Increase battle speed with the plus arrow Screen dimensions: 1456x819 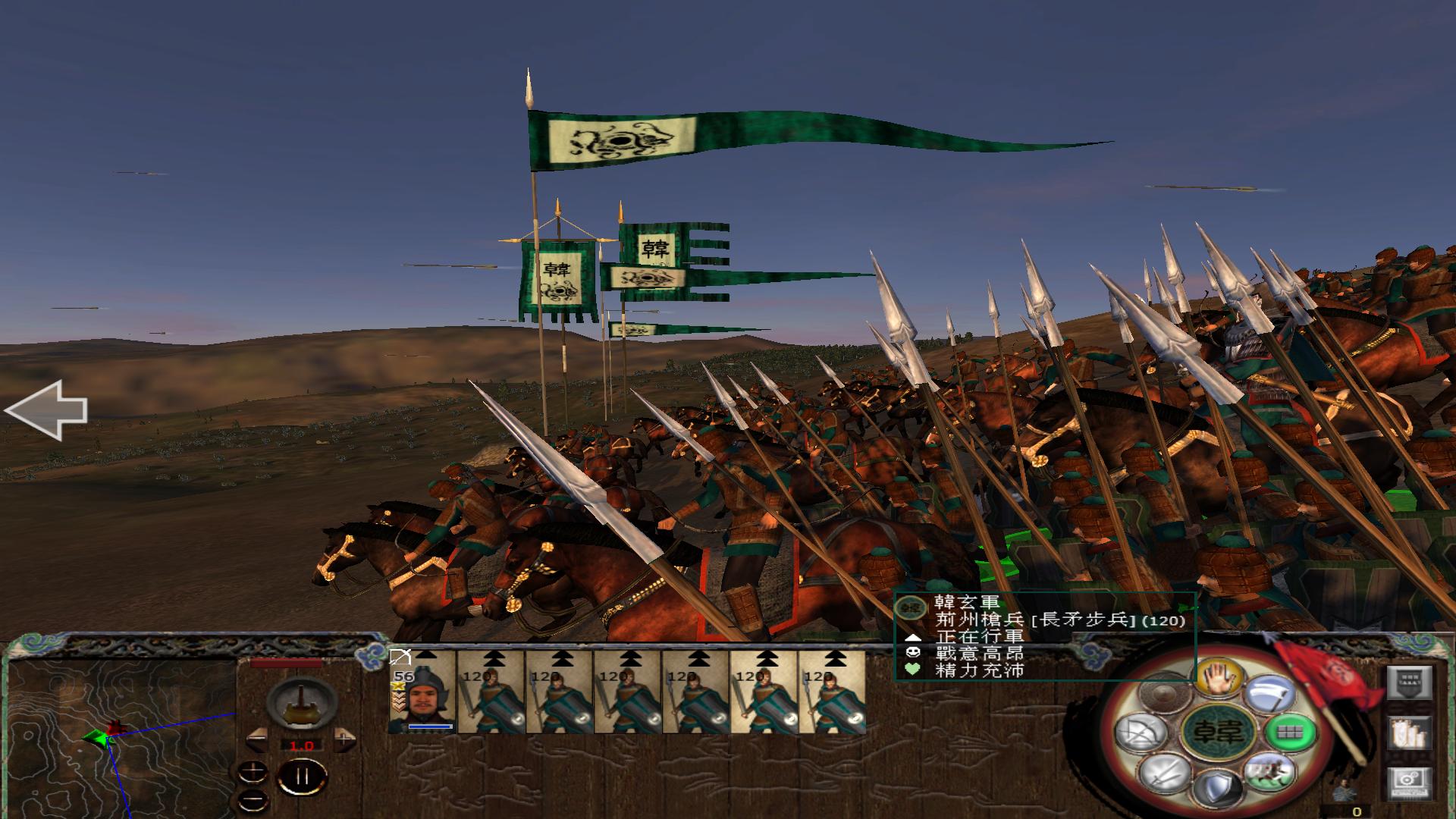pos(344,739)
